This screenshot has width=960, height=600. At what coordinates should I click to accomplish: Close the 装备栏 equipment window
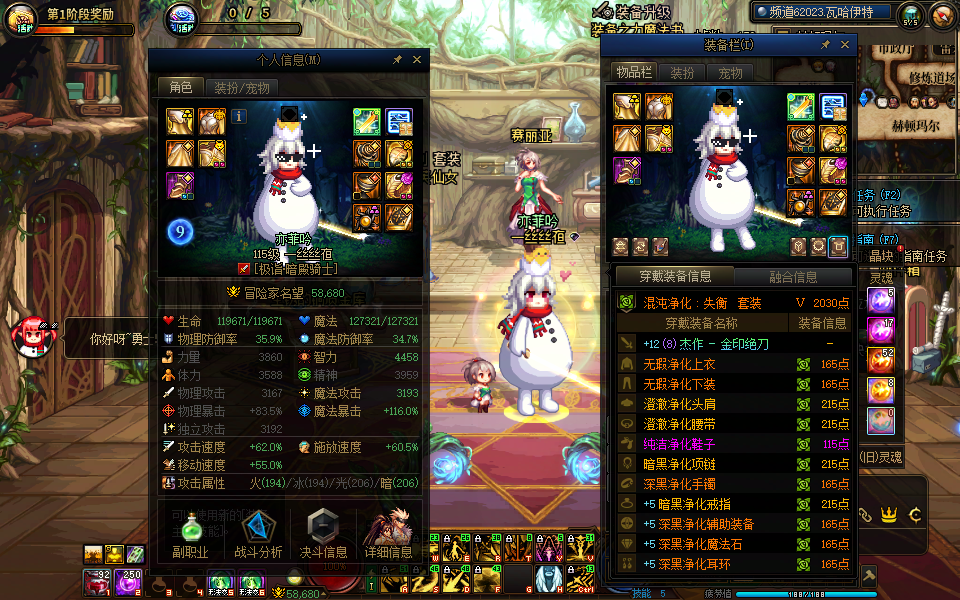[845, 45]
